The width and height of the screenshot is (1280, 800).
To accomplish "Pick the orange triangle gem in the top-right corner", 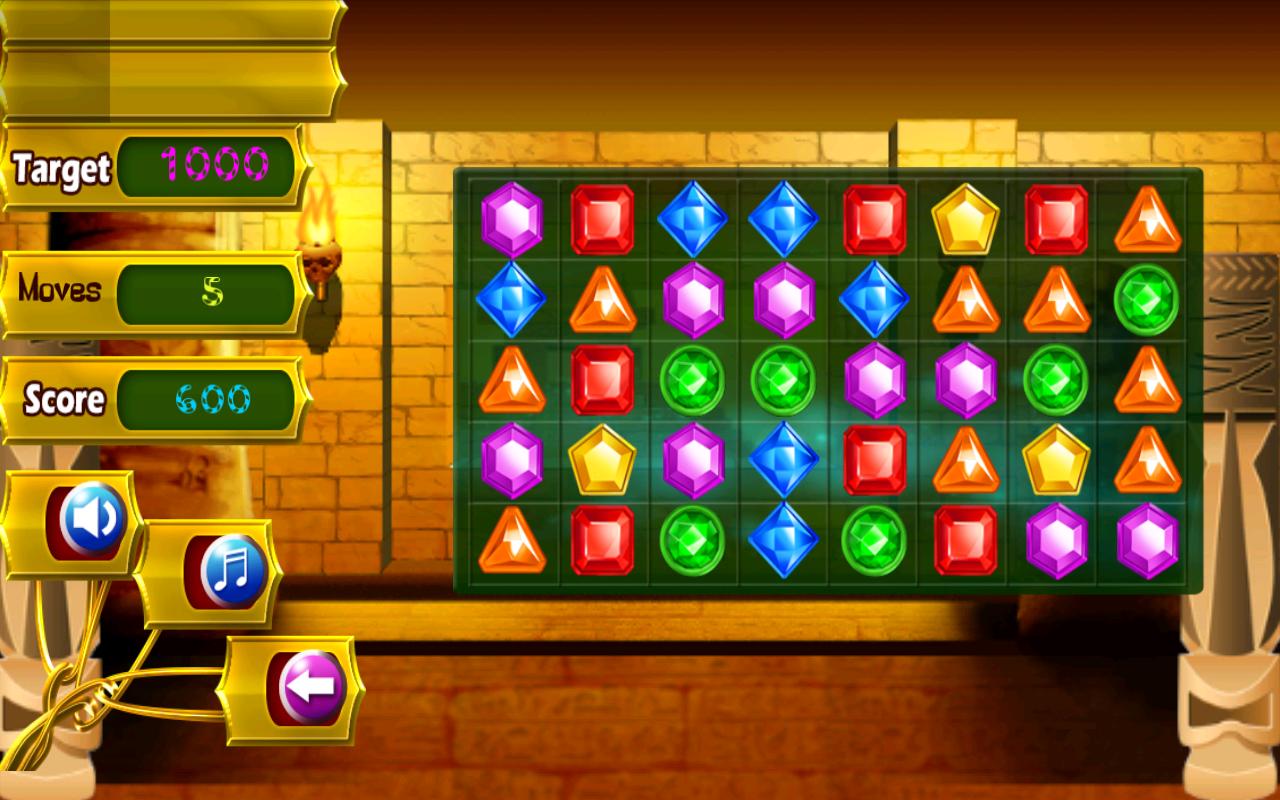I will click(1145, 222).
